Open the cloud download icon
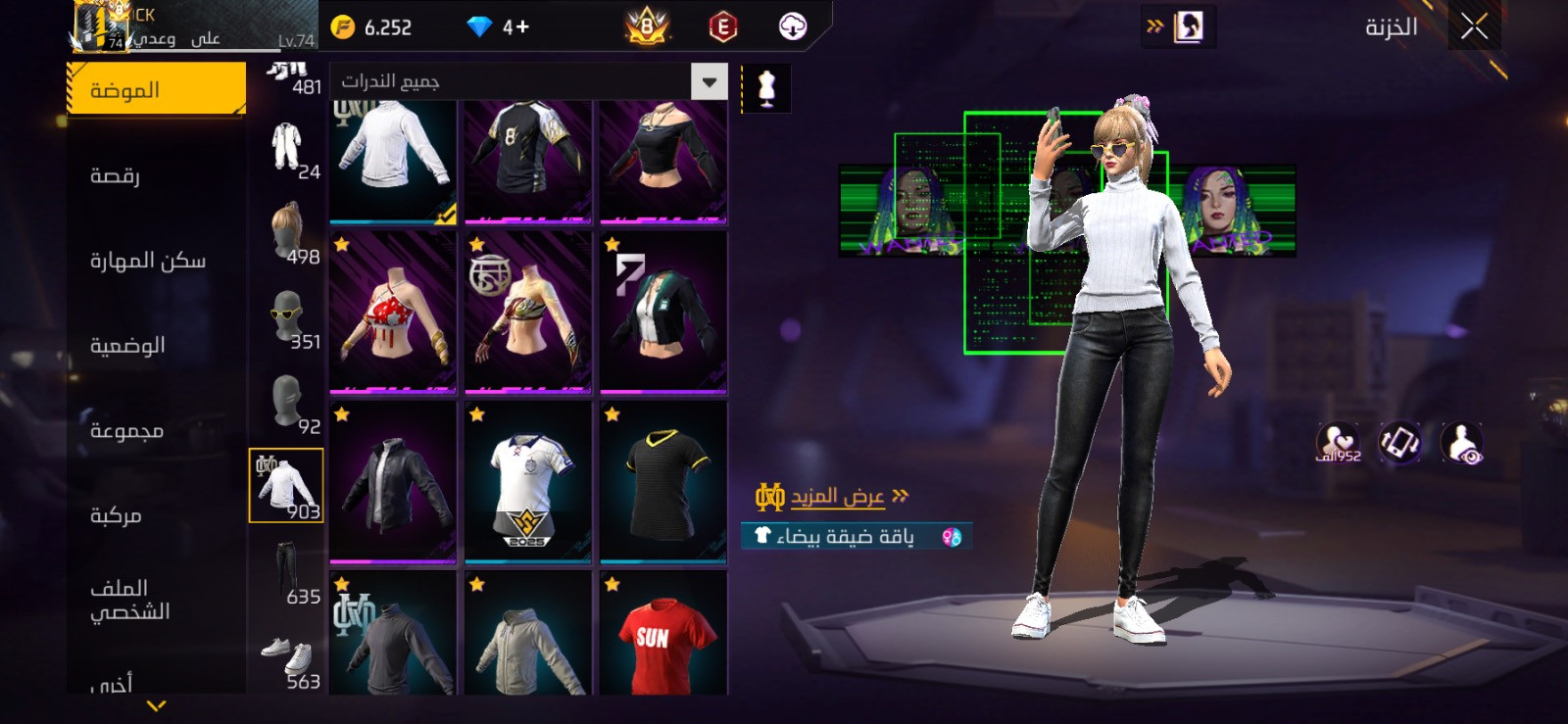Screen dimensions: 1568x724 point(792,26)
